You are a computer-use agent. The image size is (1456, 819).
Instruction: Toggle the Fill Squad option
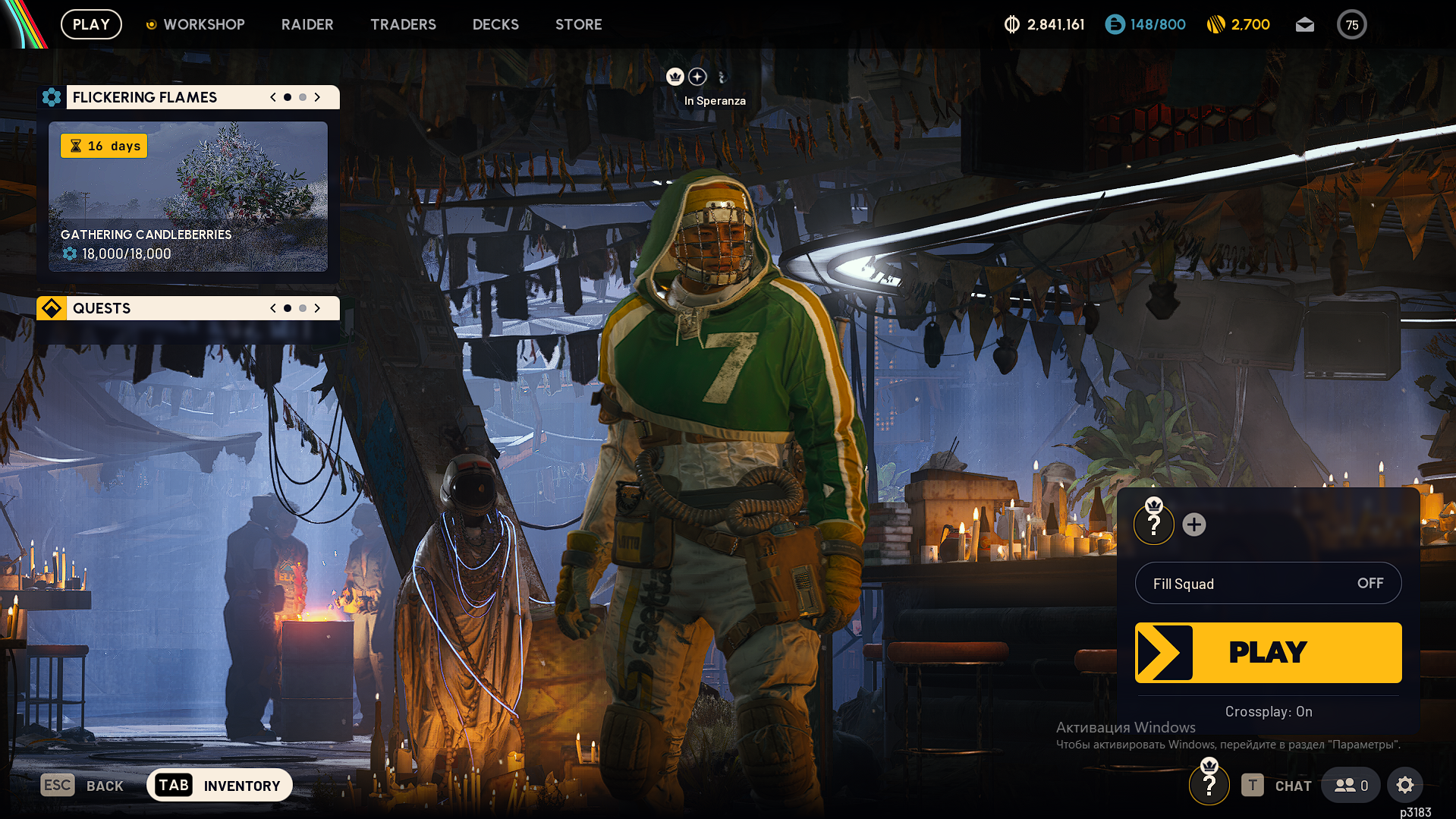coord(1268,583)
